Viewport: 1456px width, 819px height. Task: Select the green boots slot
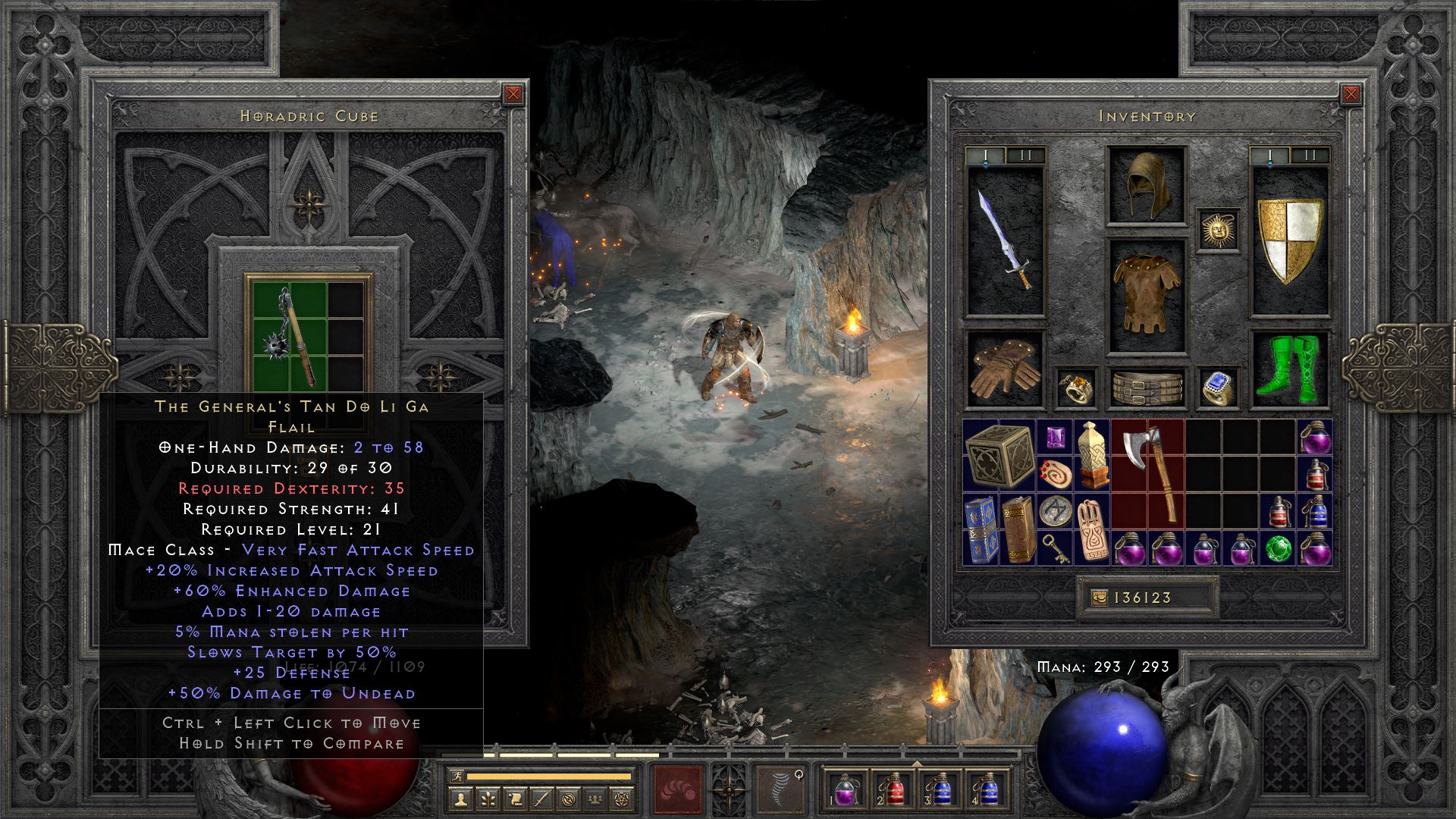[1288, 369]
